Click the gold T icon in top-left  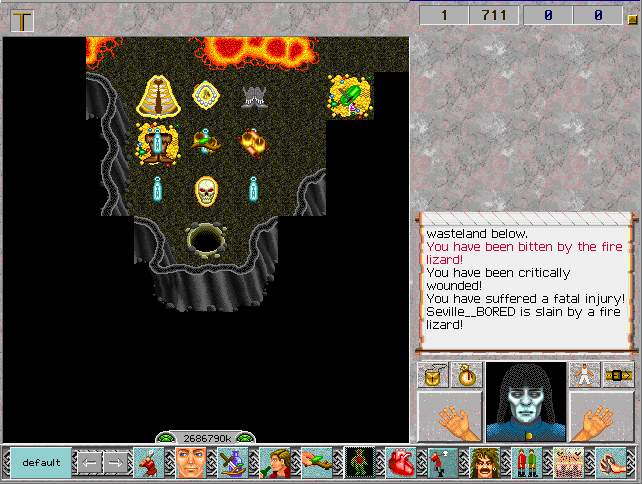click(22, 20)
